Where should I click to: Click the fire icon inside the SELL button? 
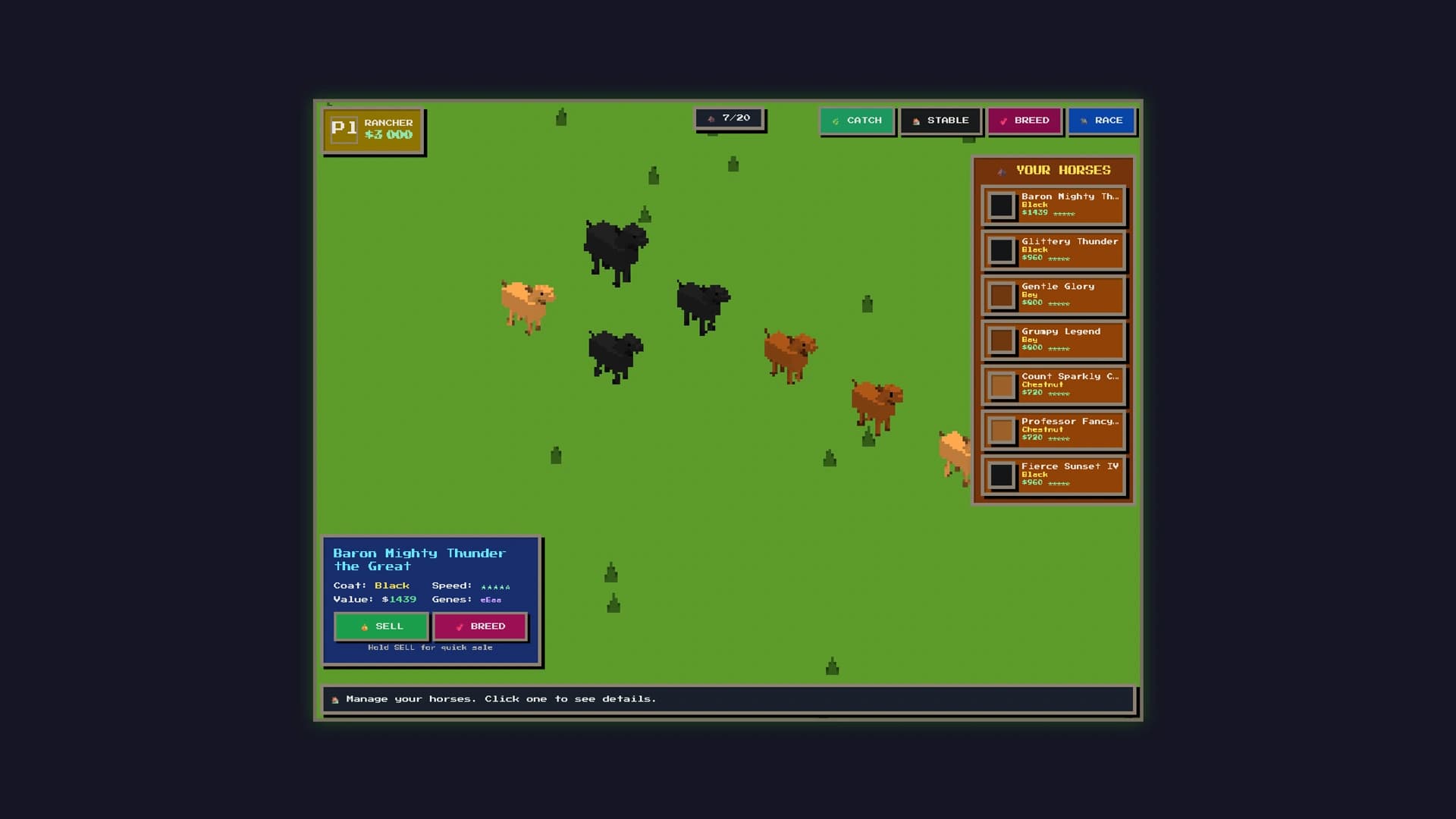(365, 627)
